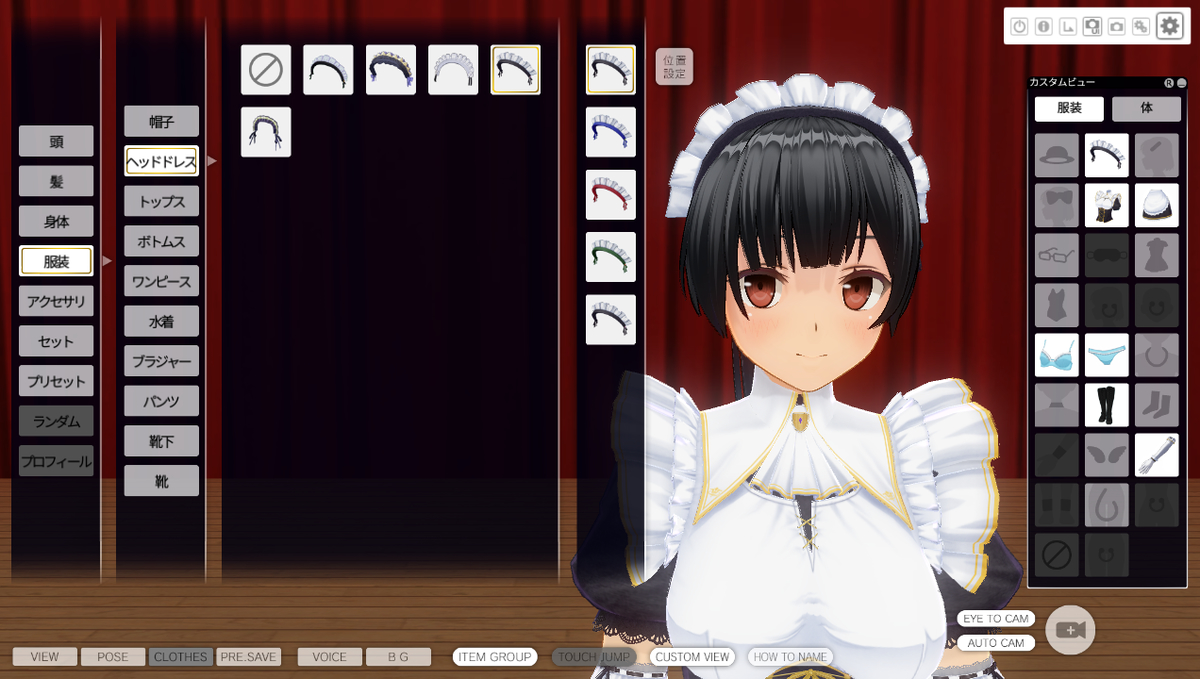Select the 身体 body category
1200x679 pixels.
pos(56,221)
